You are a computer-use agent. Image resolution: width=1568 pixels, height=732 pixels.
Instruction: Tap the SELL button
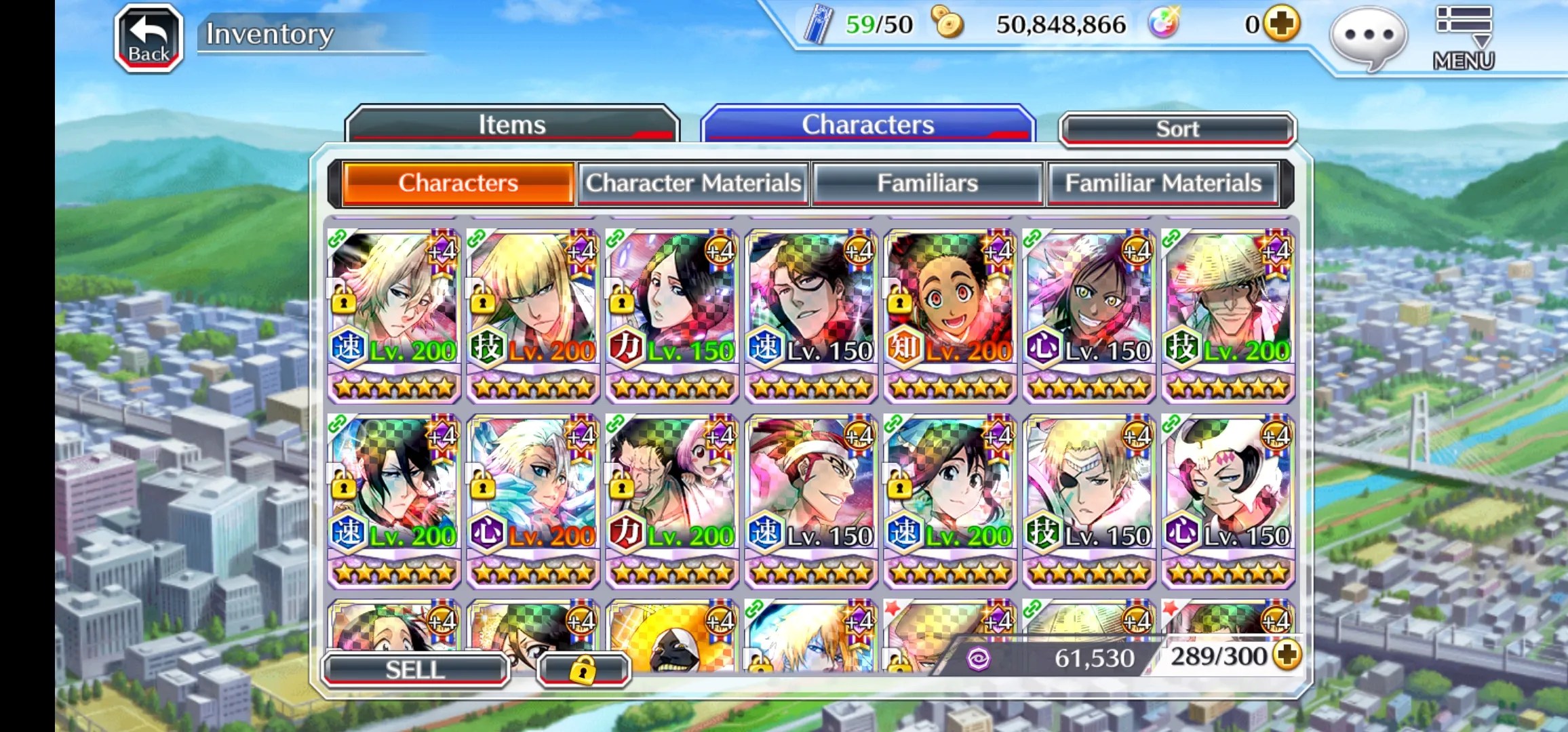[415, 670]
